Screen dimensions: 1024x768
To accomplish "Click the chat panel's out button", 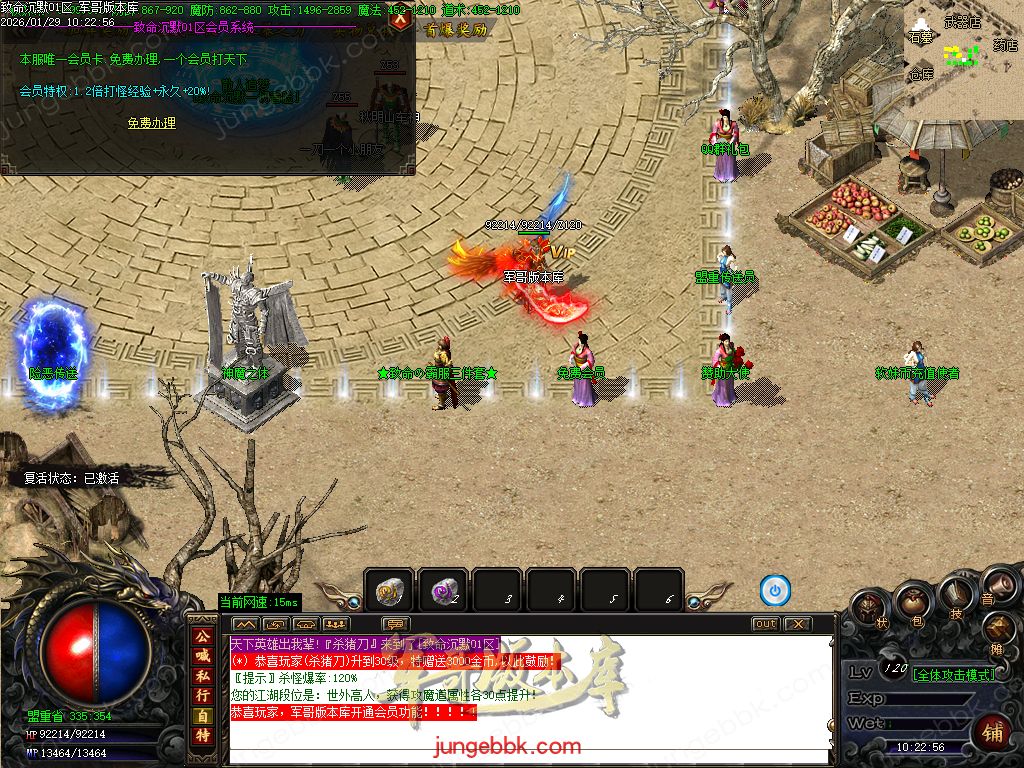I will (765, 624).
